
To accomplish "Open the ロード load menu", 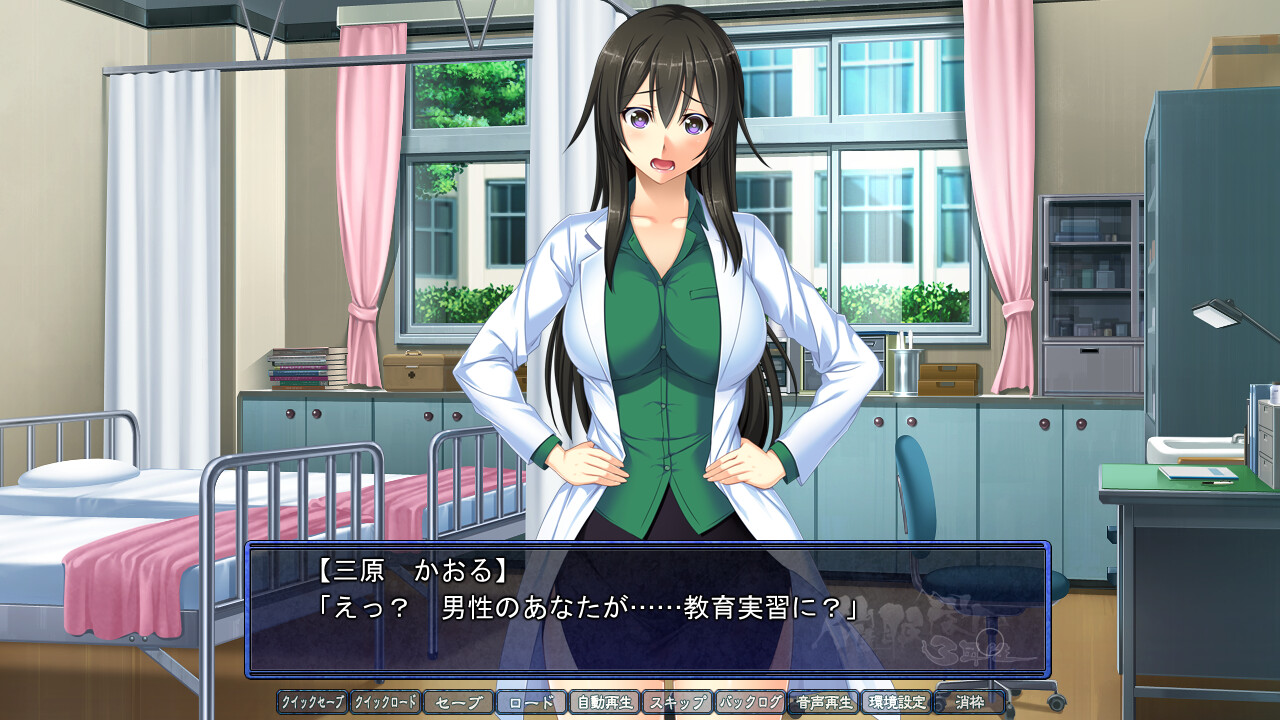I will (x=531, y=702).
